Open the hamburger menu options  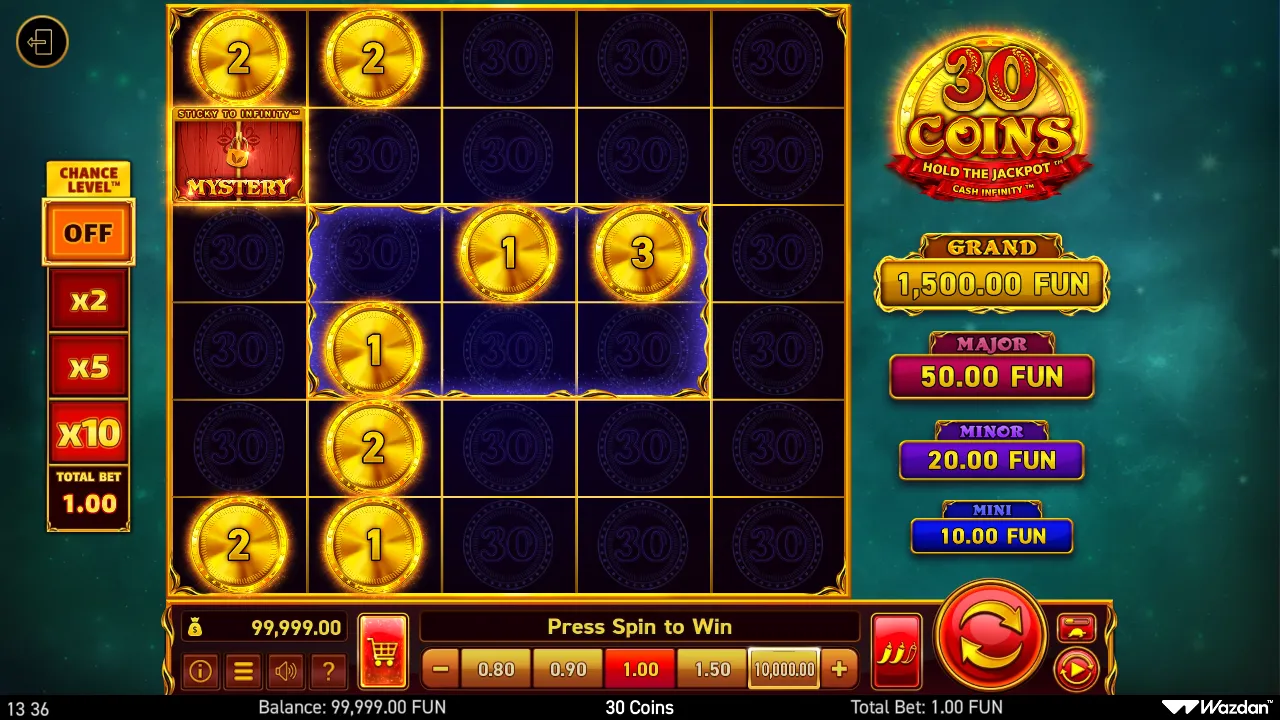[x=243, y=672]
